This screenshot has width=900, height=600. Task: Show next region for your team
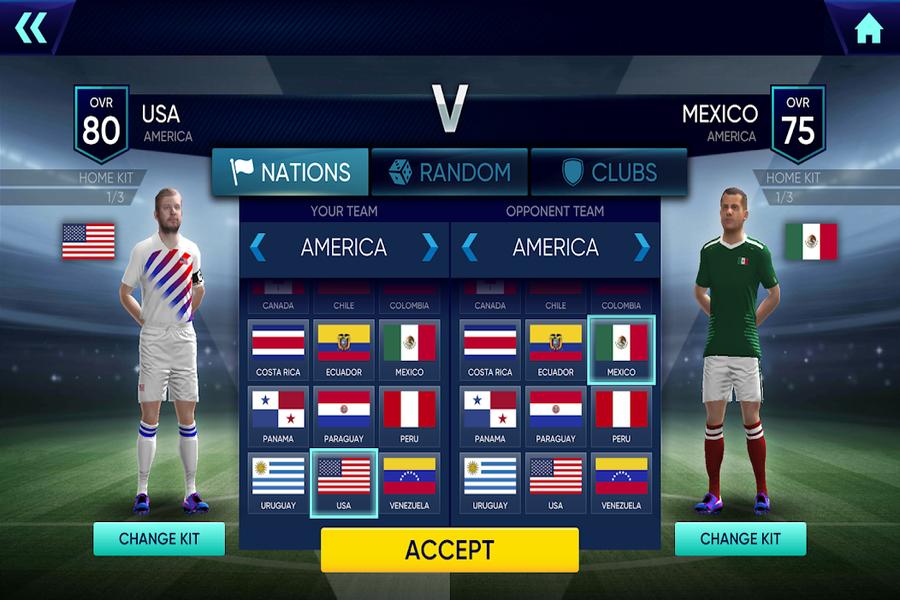pos(430,247)
